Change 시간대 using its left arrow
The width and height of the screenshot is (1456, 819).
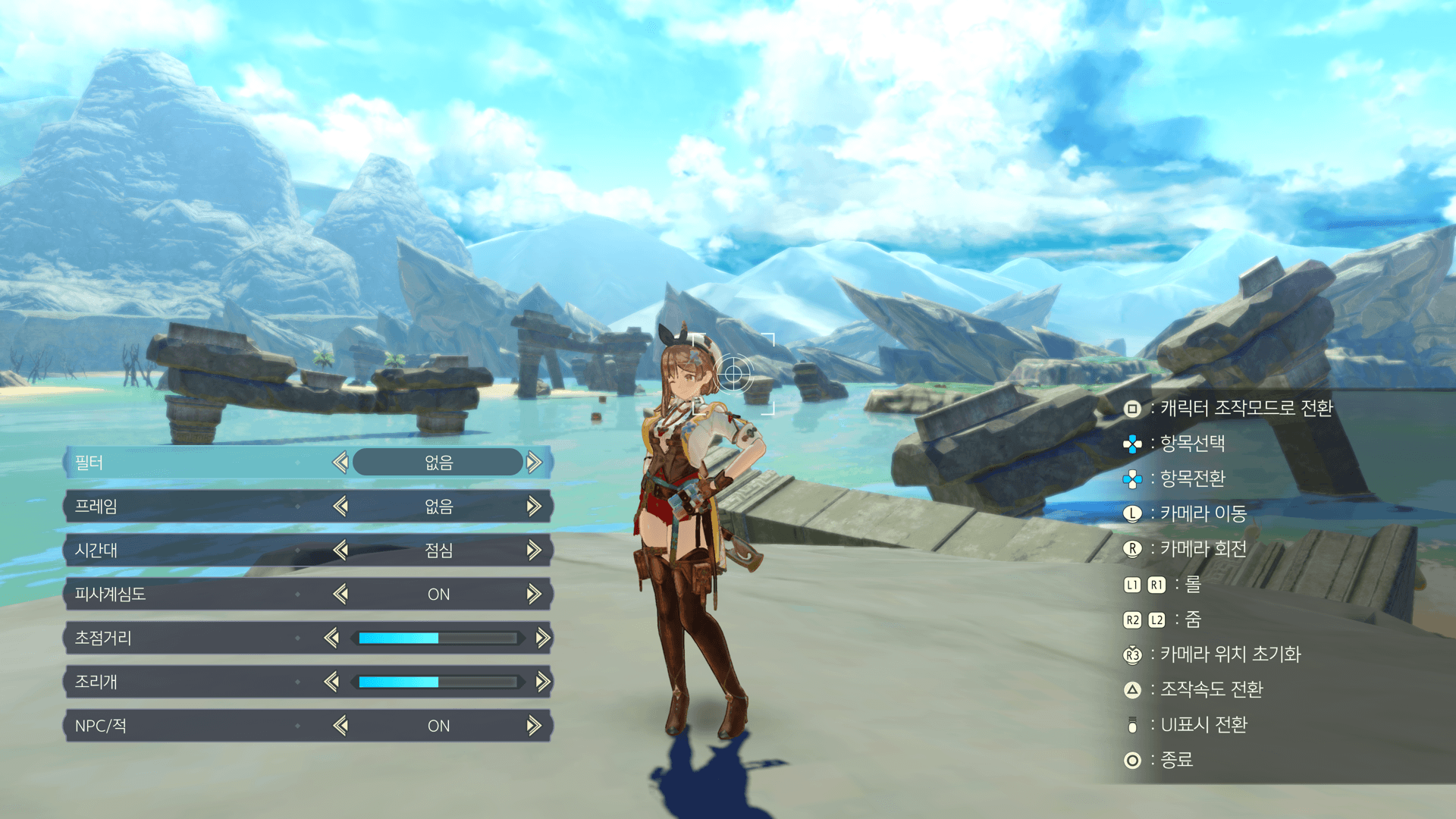pyautogui.click(x=340, y=550)
